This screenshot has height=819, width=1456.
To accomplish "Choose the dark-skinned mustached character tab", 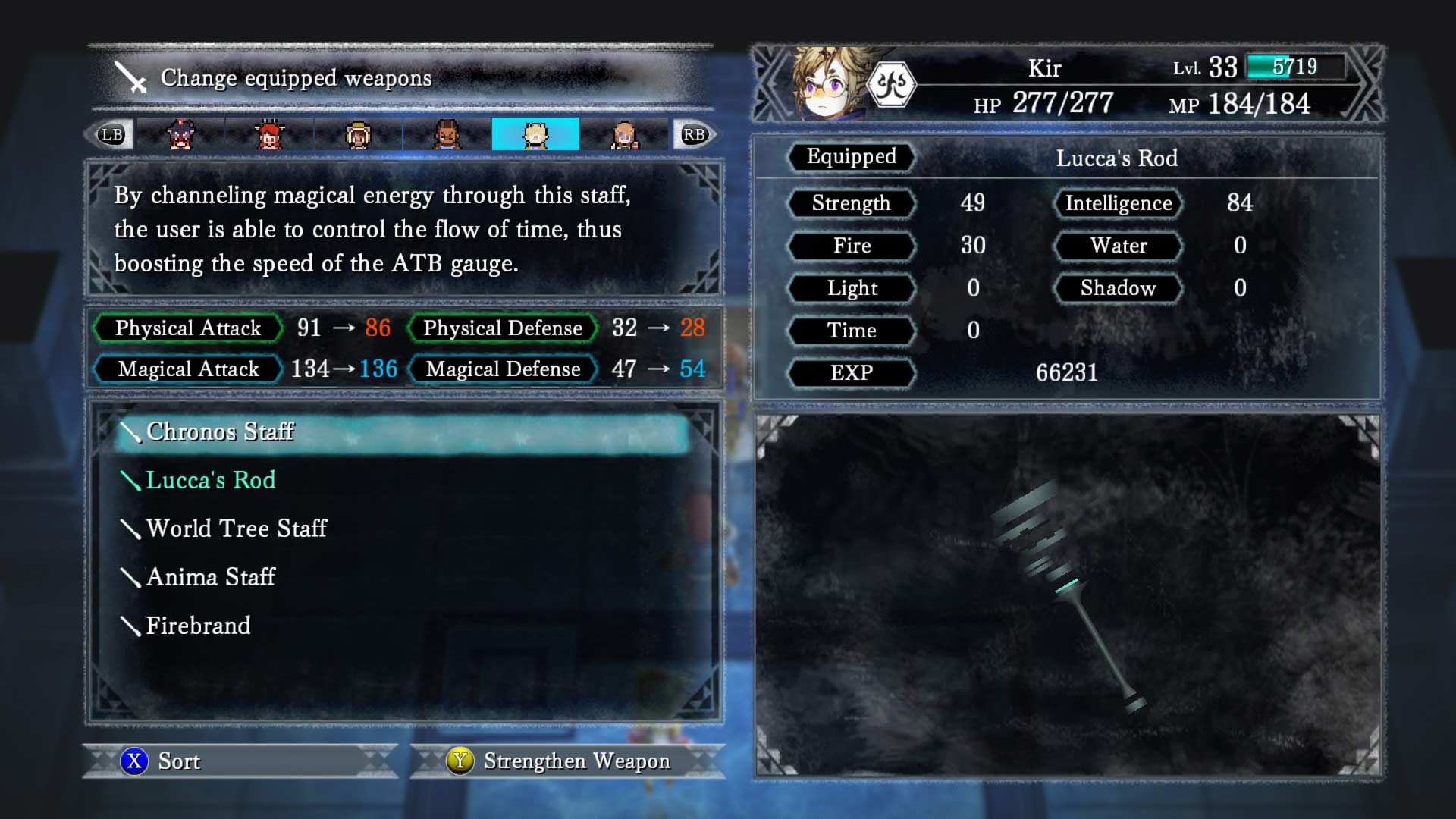I will pos(447,135).
